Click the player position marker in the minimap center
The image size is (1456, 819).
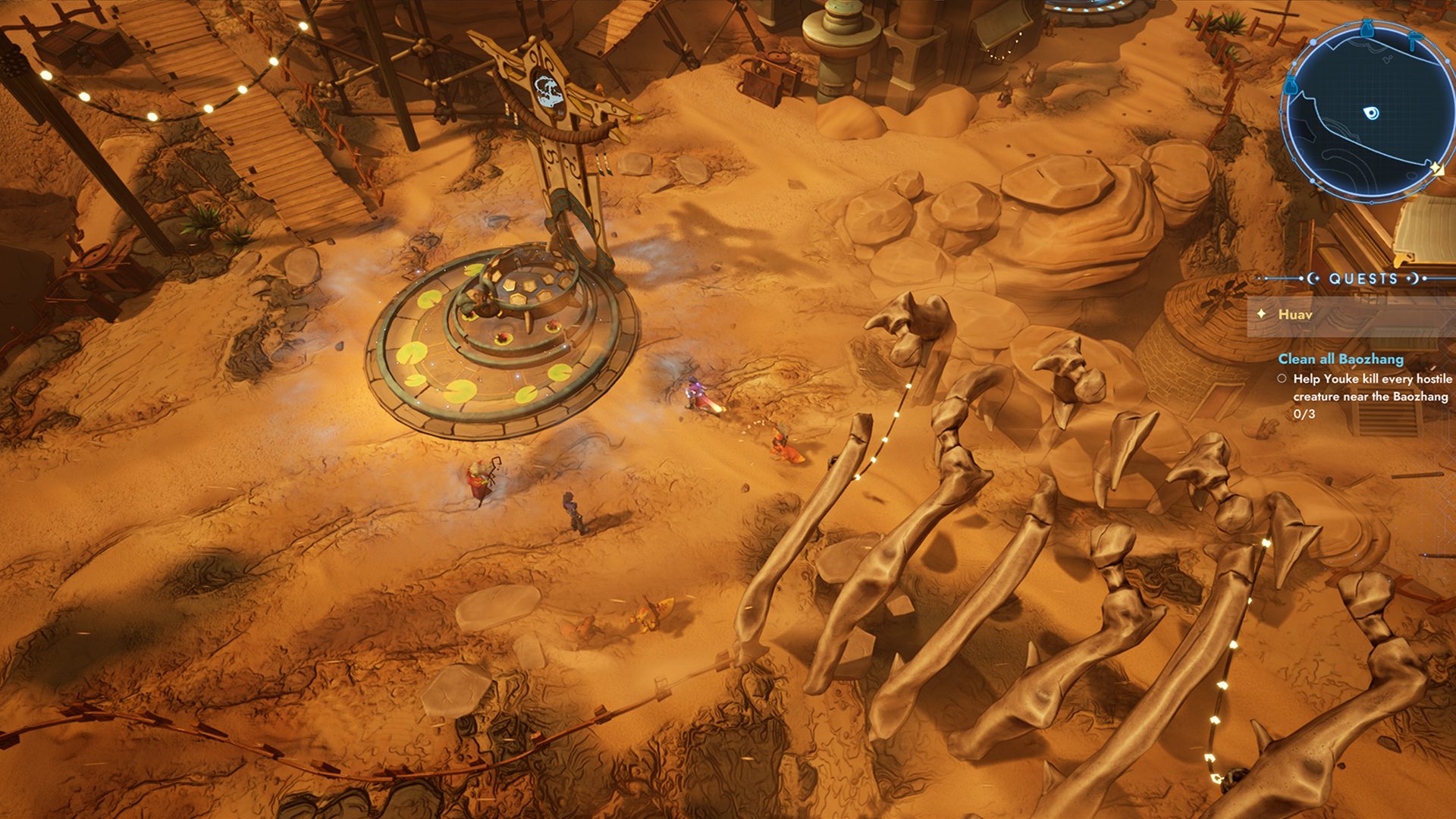tap(1371, 112)
